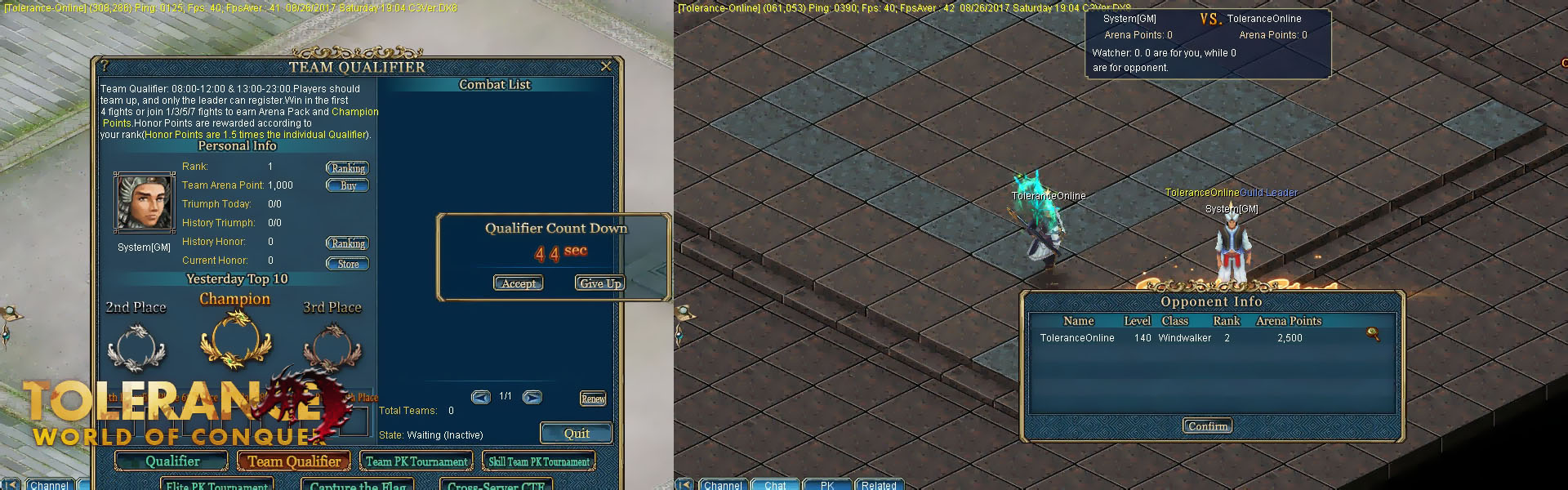
Task: Give up the qualifier match
Action: (x=600, y=283)
